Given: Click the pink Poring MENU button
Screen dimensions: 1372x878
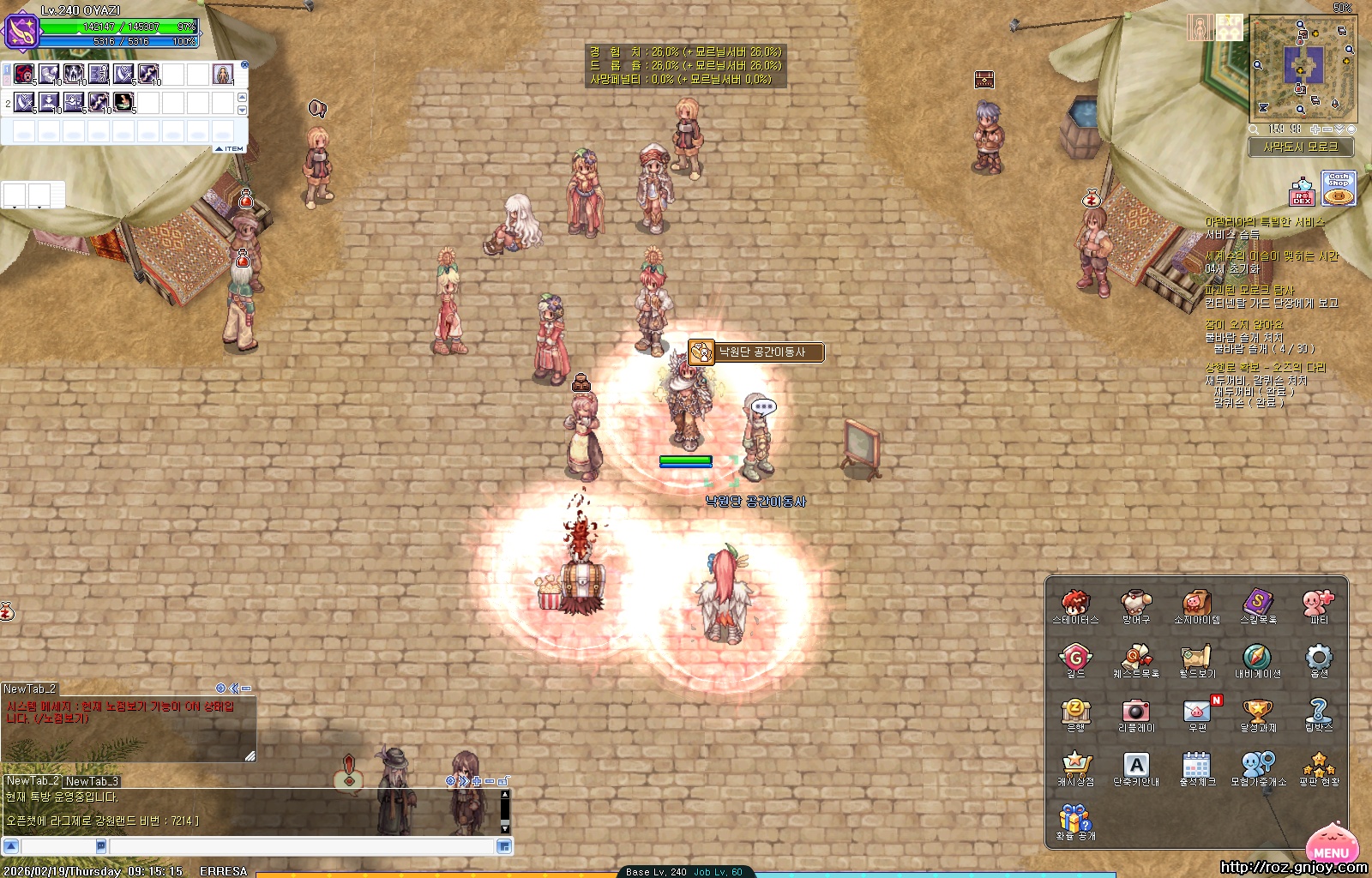Looking at the screenshot, I should [1331, 844].
